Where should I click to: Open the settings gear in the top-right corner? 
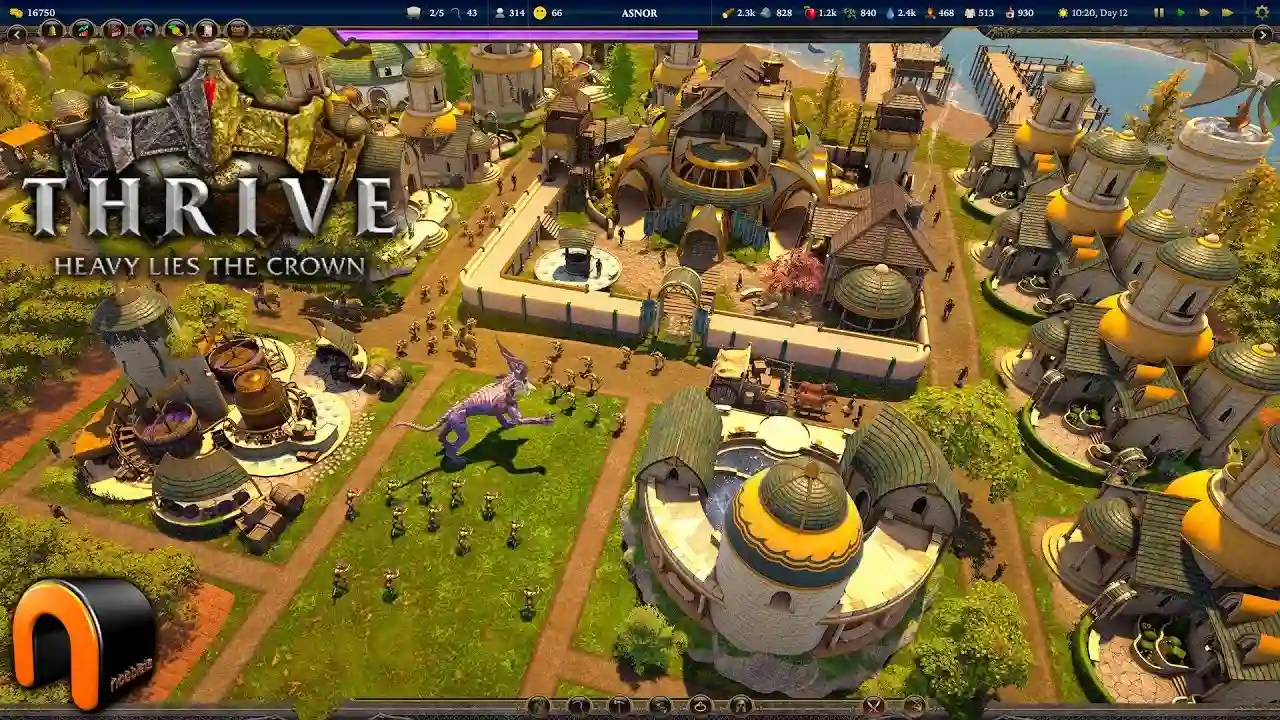pos(1262,13)
